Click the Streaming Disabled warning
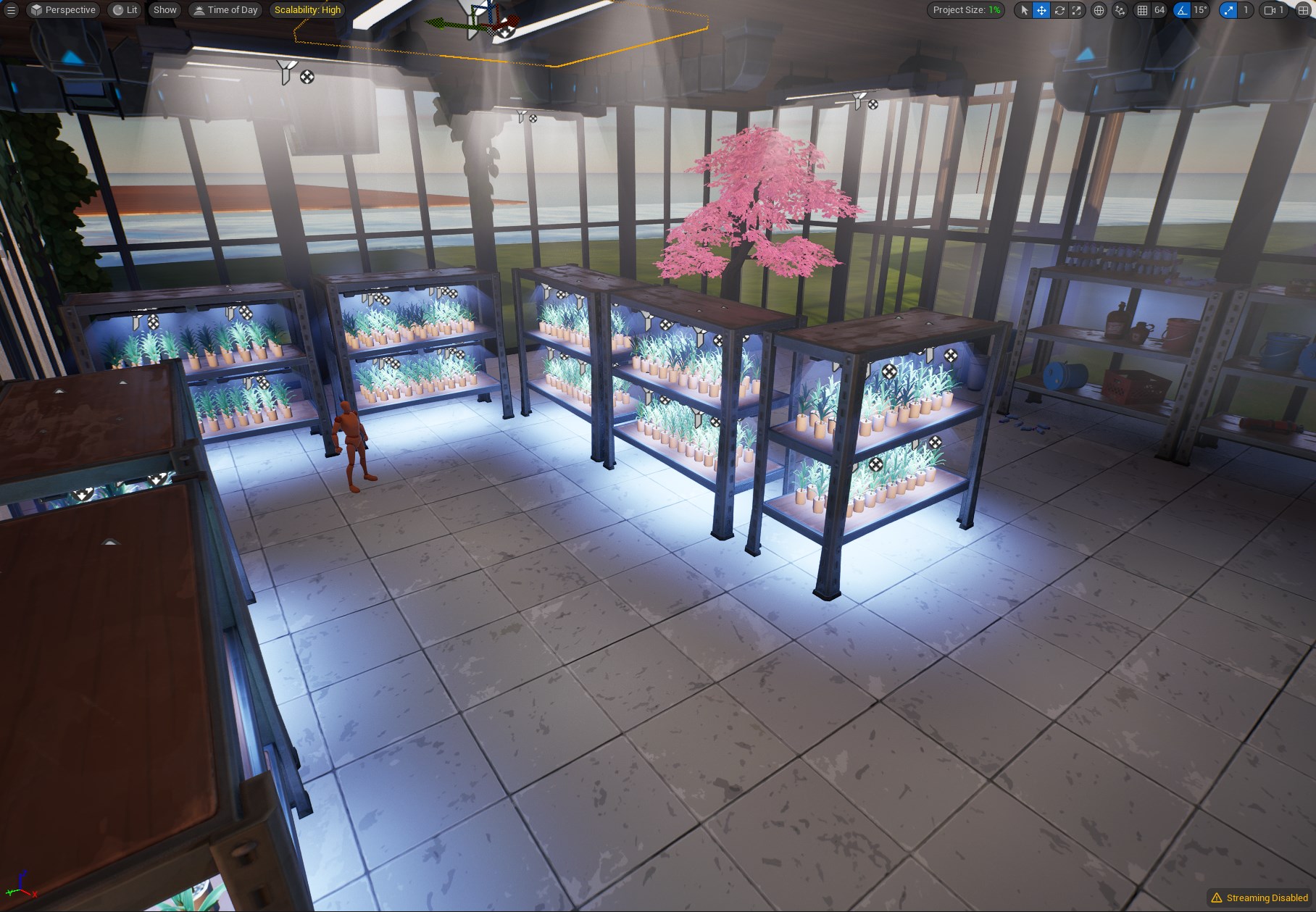This screenshot has height=912, width=1316. click(x=1259, y=898)
